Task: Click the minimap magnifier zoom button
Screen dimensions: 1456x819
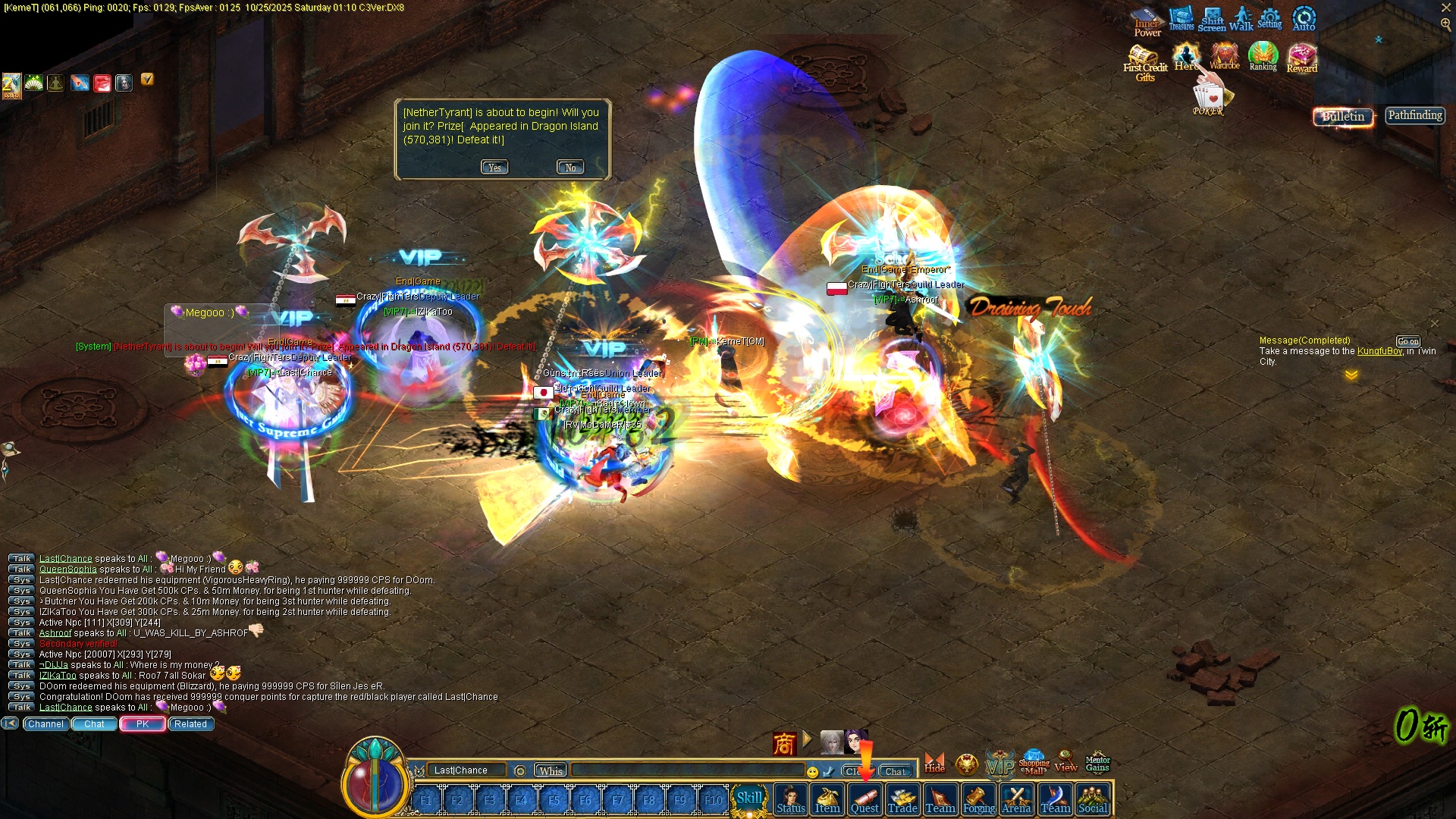Action: point(1445,24)
